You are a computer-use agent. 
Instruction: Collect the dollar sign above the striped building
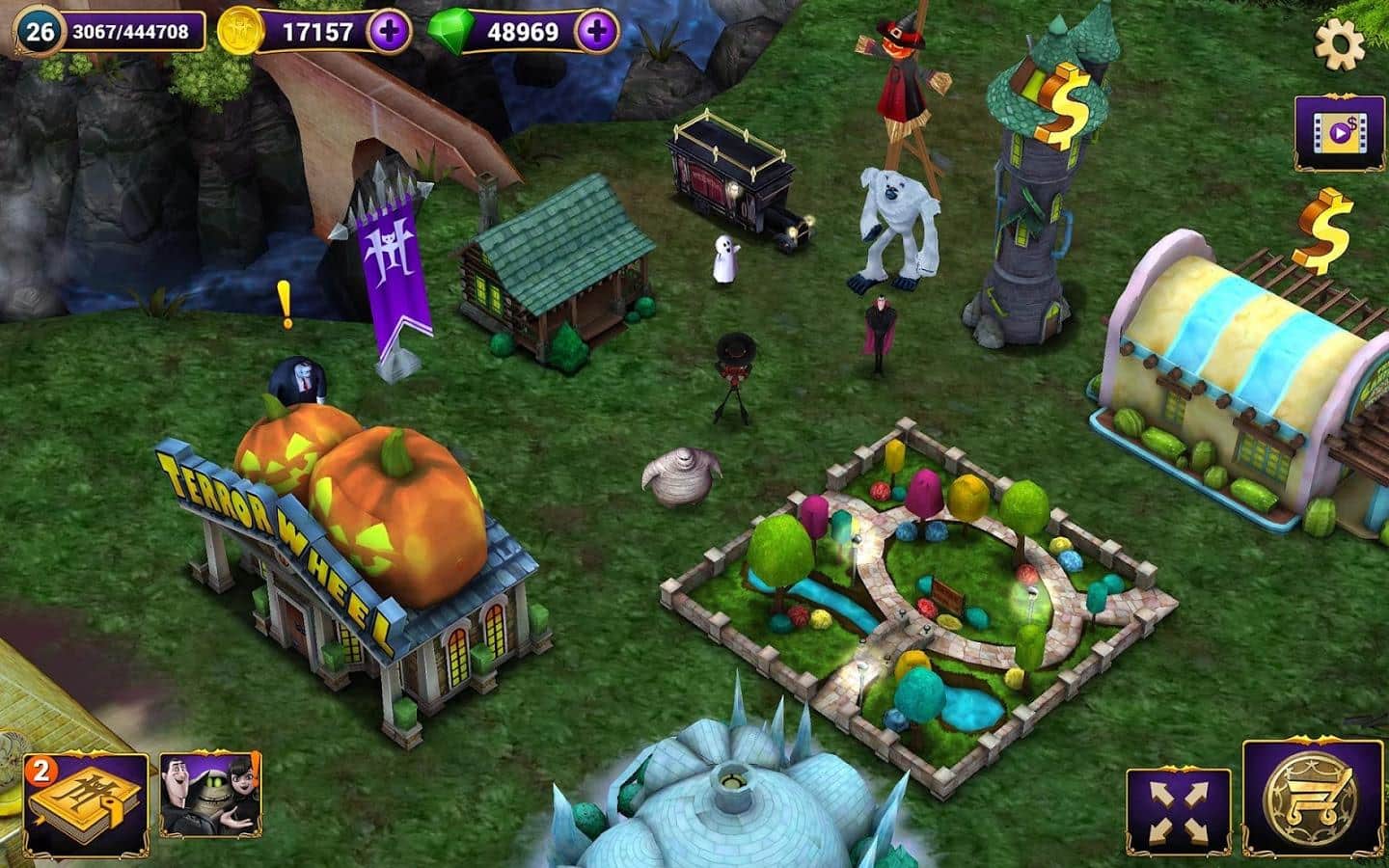[x=1324, y=230]
